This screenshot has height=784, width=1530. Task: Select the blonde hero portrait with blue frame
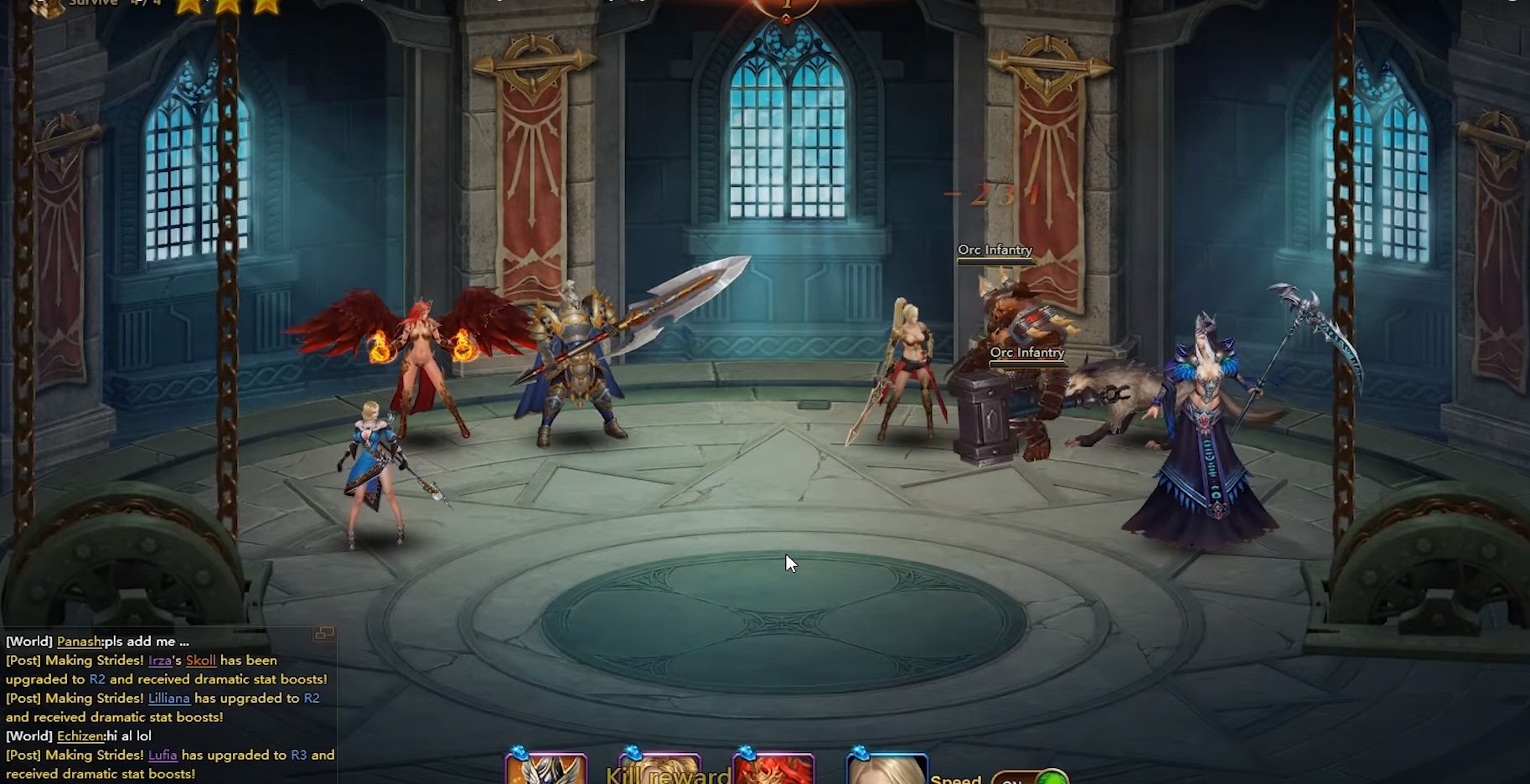point(886,770)
